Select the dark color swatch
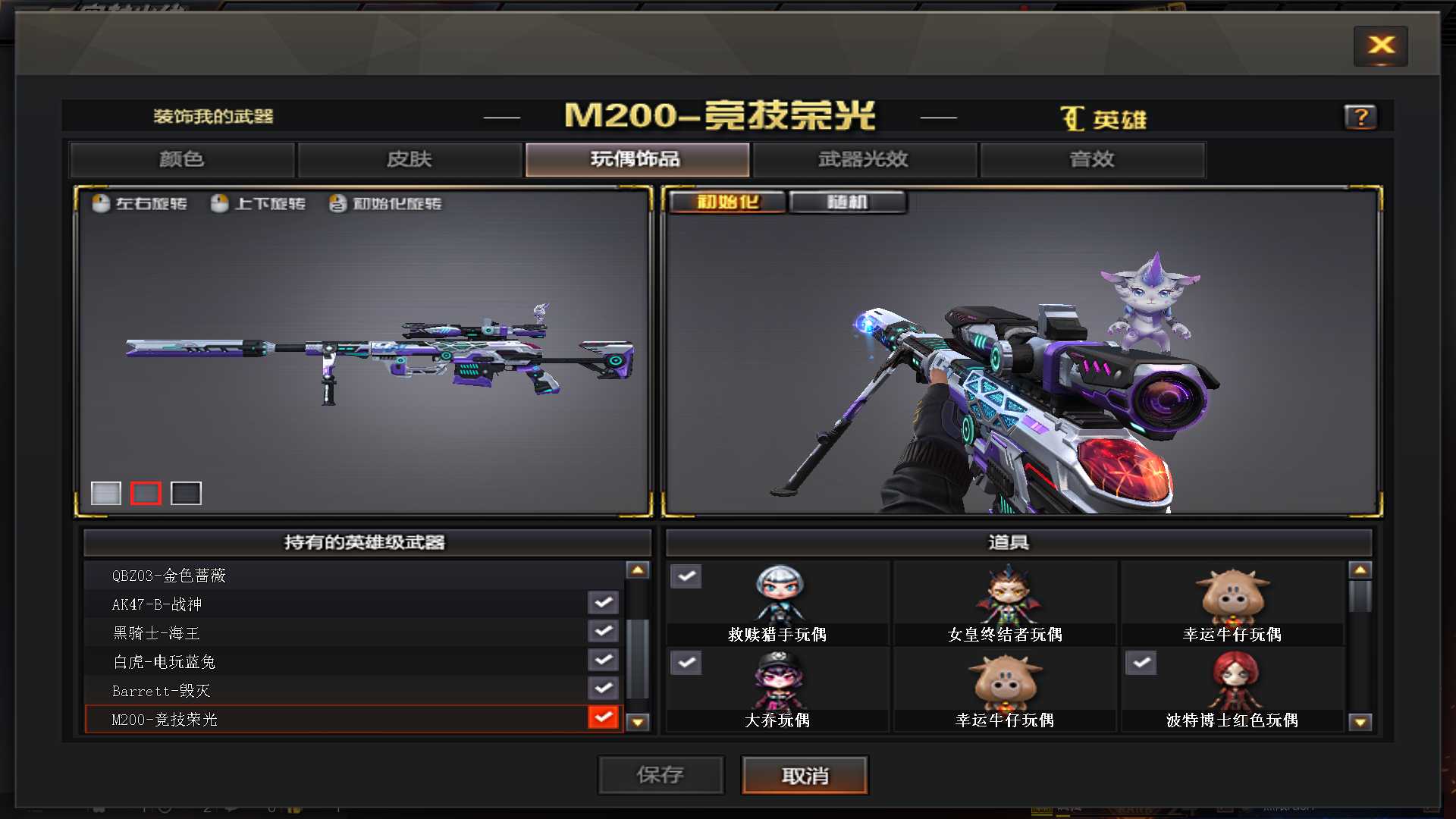 click(187, 493)
